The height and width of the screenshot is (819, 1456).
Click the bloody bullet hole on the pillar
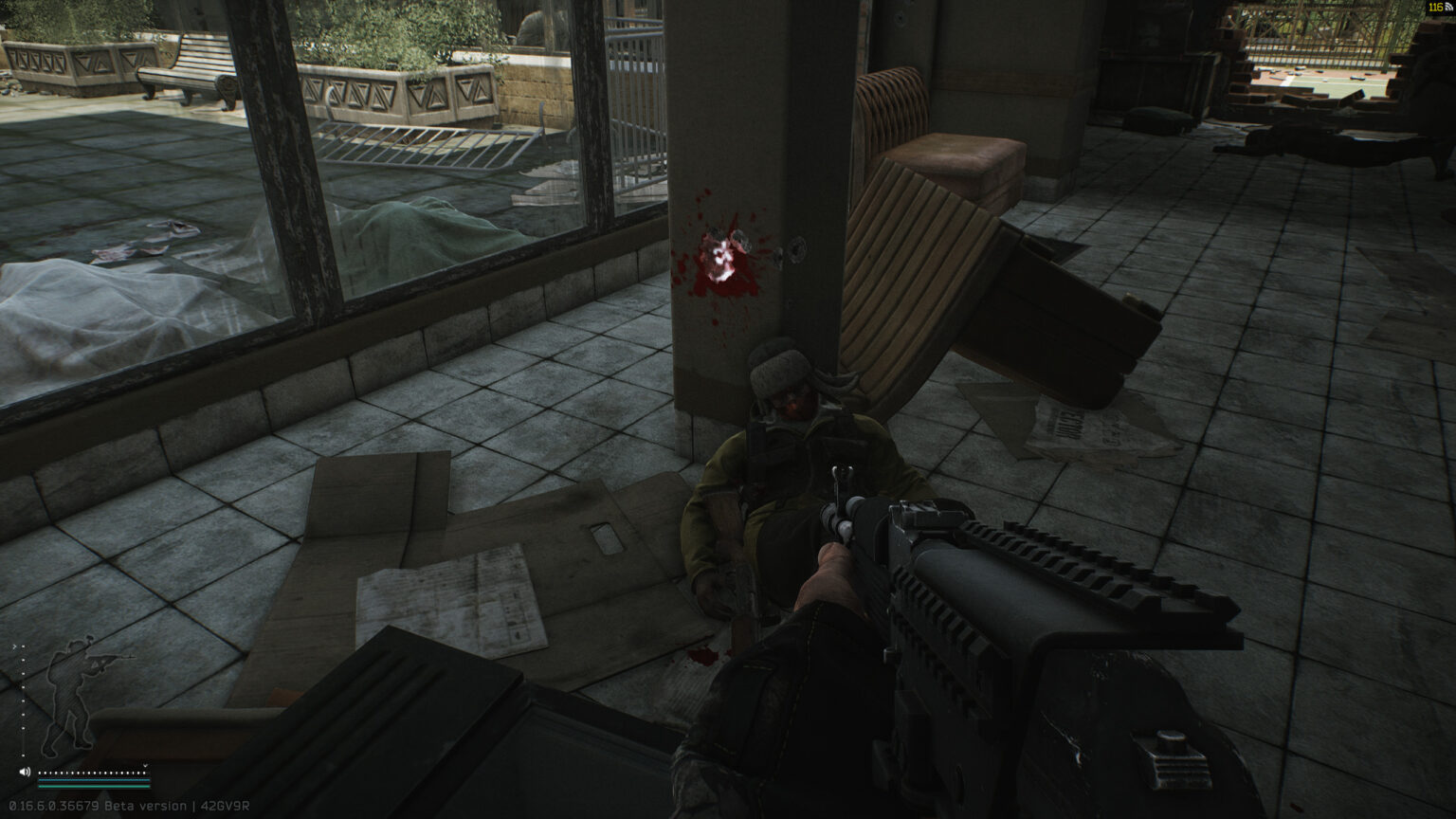pos(722,256)
